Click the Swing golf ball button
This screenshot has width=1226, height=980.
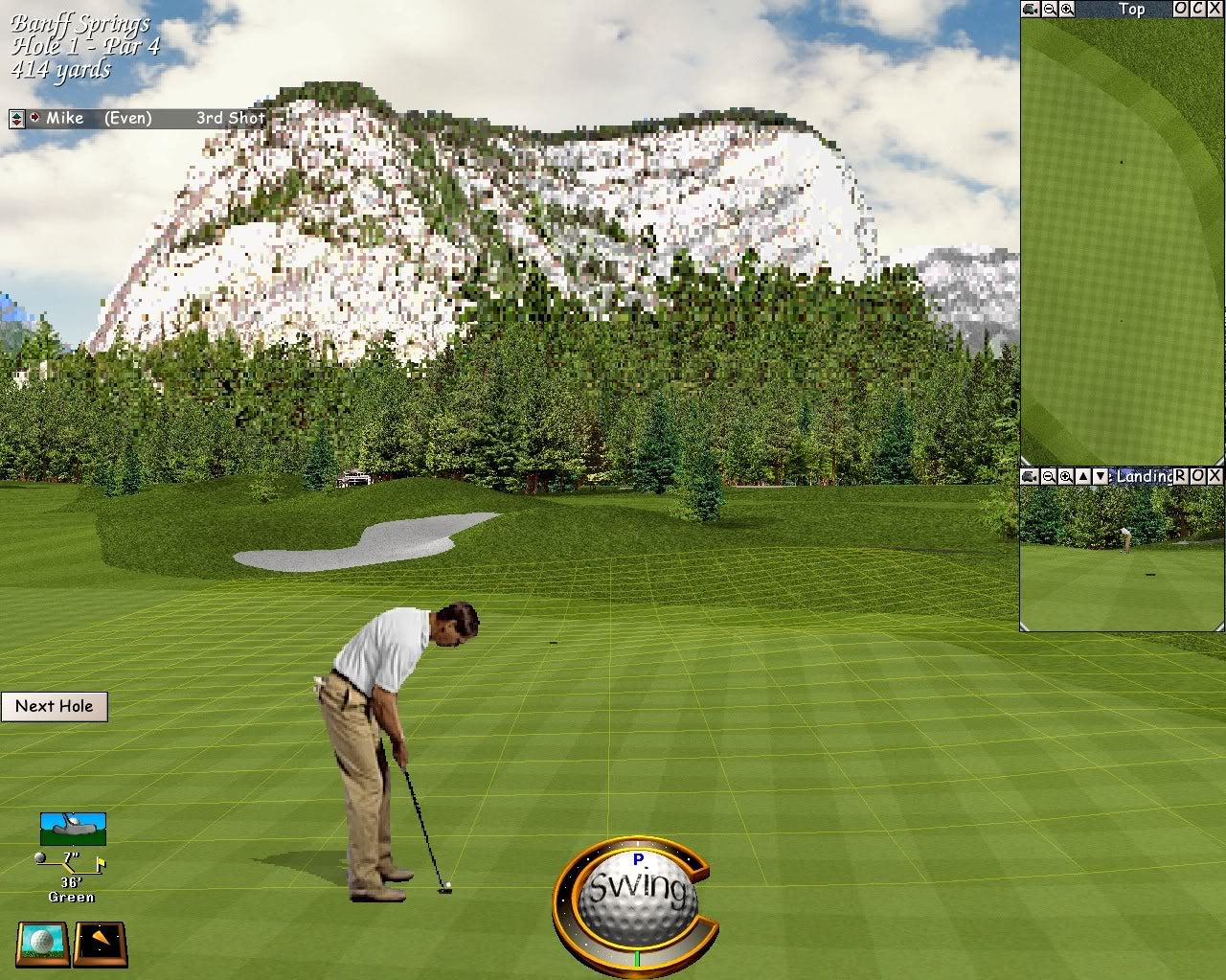[x=637, y=892]
